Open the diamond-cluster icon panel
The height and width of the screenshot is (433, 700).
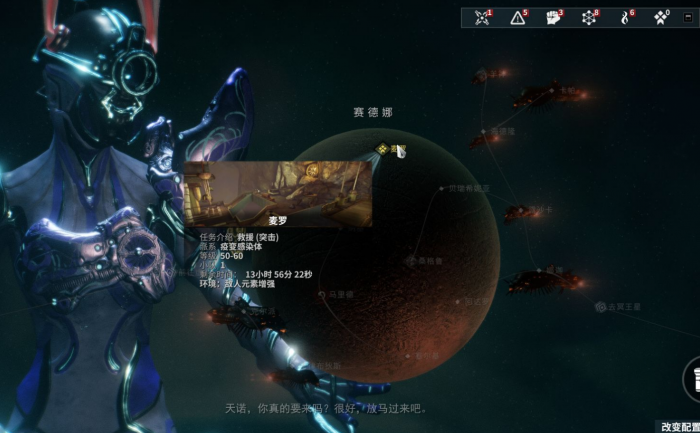click(x=661, y=17)
